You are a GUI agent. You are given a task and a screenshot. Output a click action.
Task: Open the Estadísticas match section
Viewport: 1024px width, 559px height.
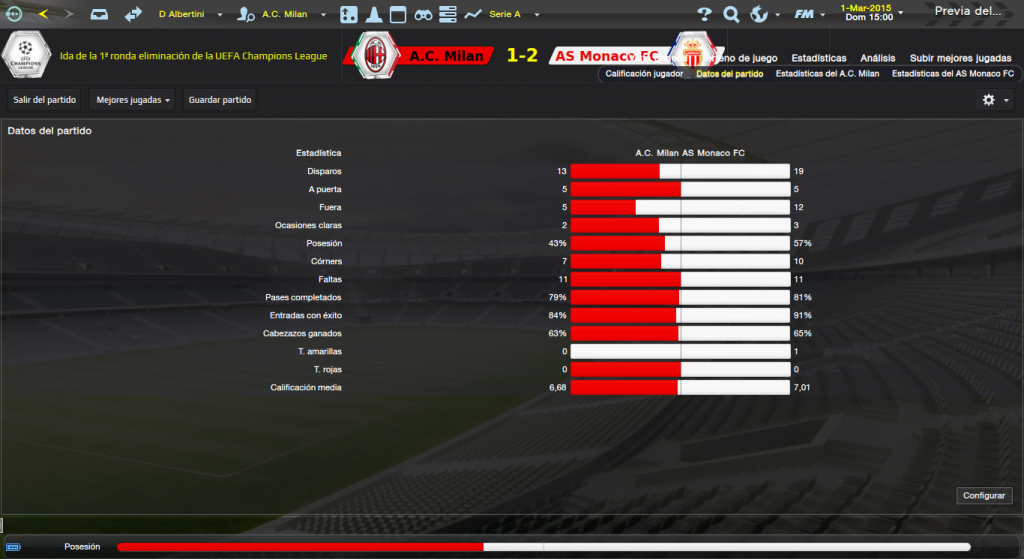point(818,58)
